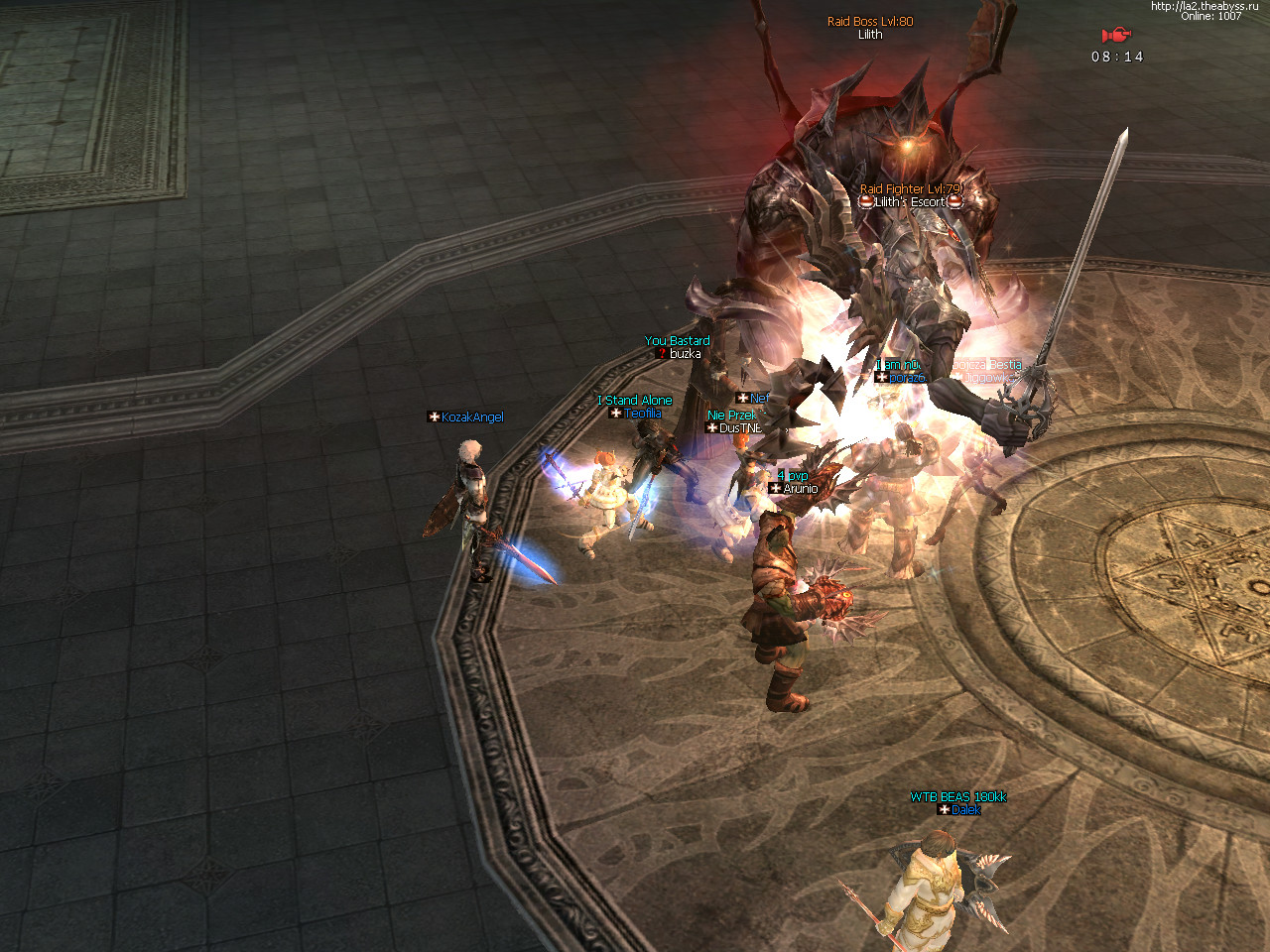Image resolution: width=1270 pixels, height=952 pixels.
Task: Target the Dalek player name tag
Action: (x=965, y=810)
